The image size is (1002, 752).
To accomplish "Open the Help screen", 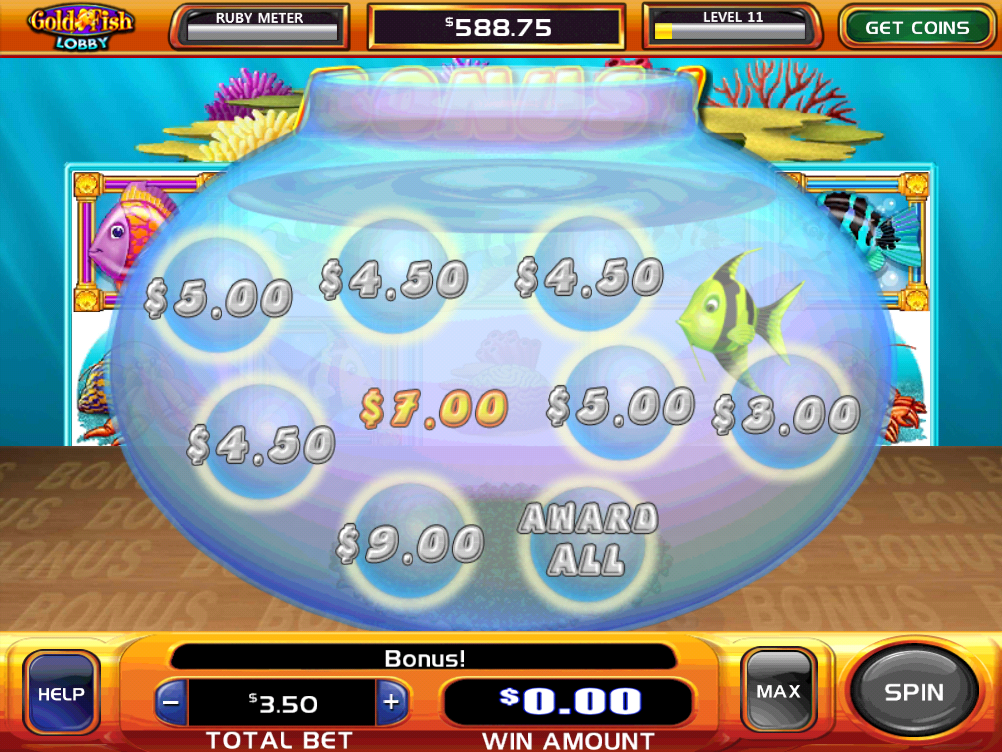I will point(62,694).
